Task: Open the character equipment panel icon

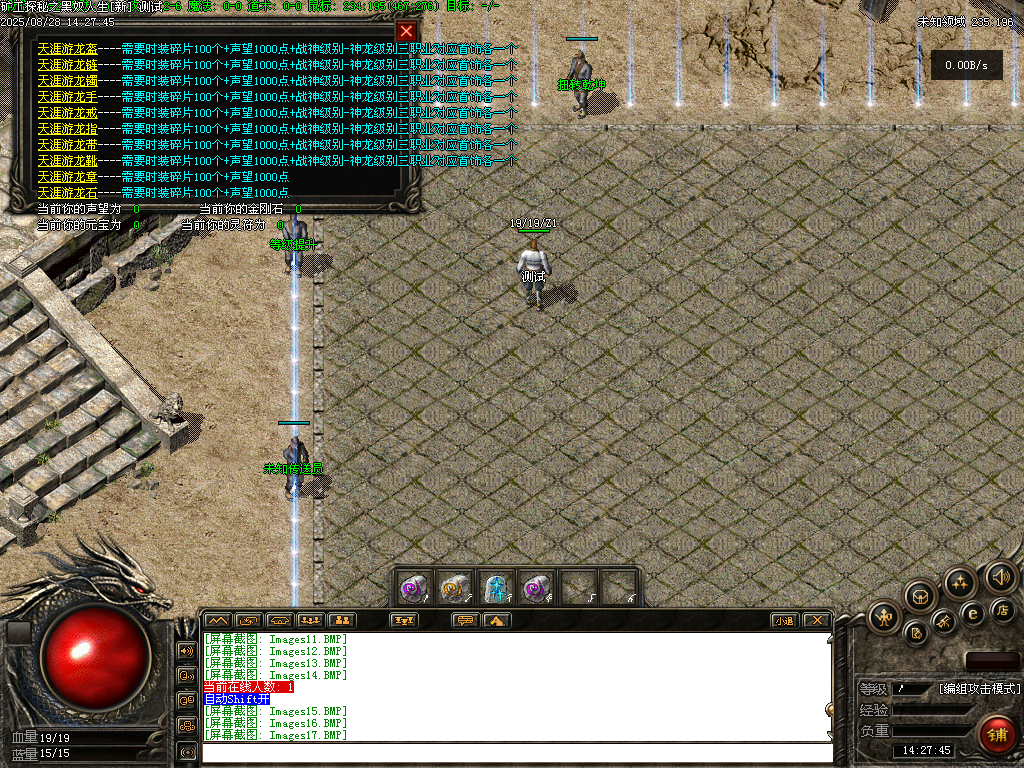Action: pyautogui.click(x=884, y=617)
